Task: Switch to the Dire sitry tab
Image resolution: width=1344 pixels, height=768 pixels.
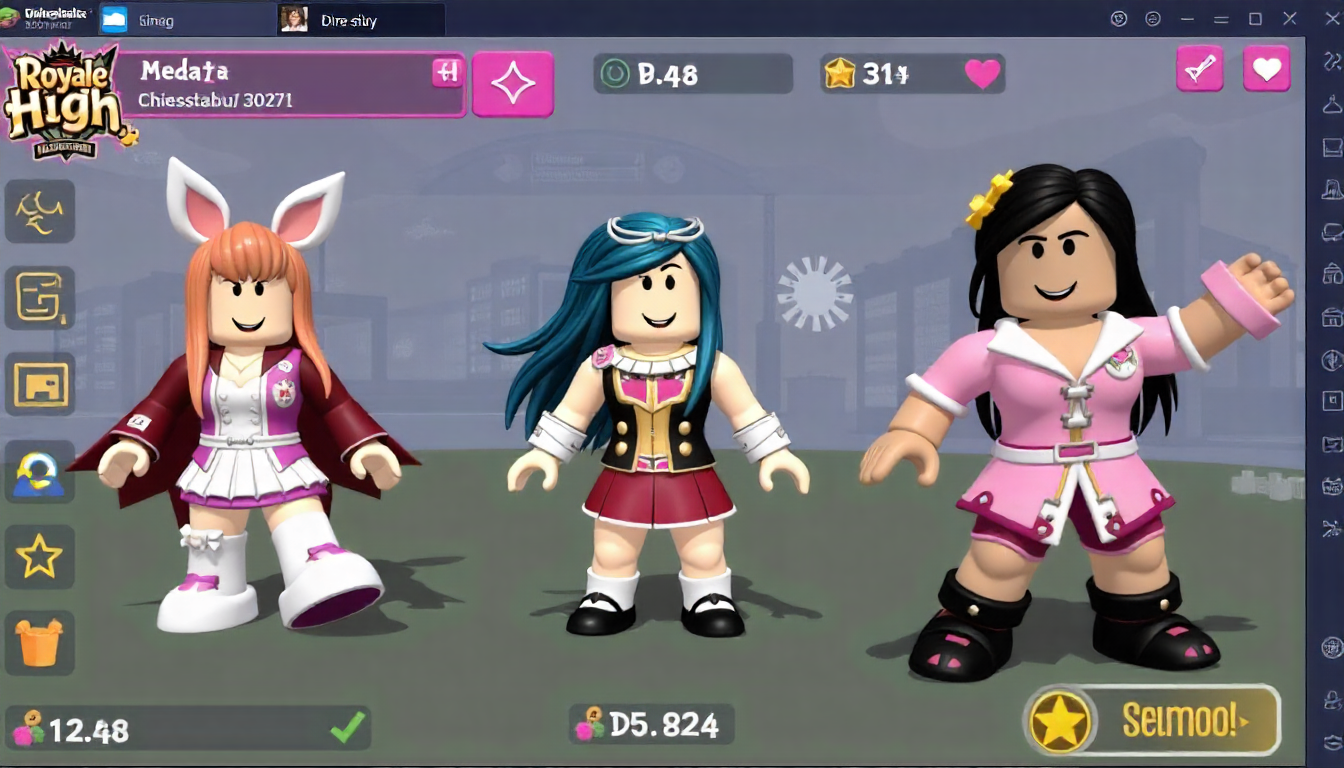Action: pos(360,19)
